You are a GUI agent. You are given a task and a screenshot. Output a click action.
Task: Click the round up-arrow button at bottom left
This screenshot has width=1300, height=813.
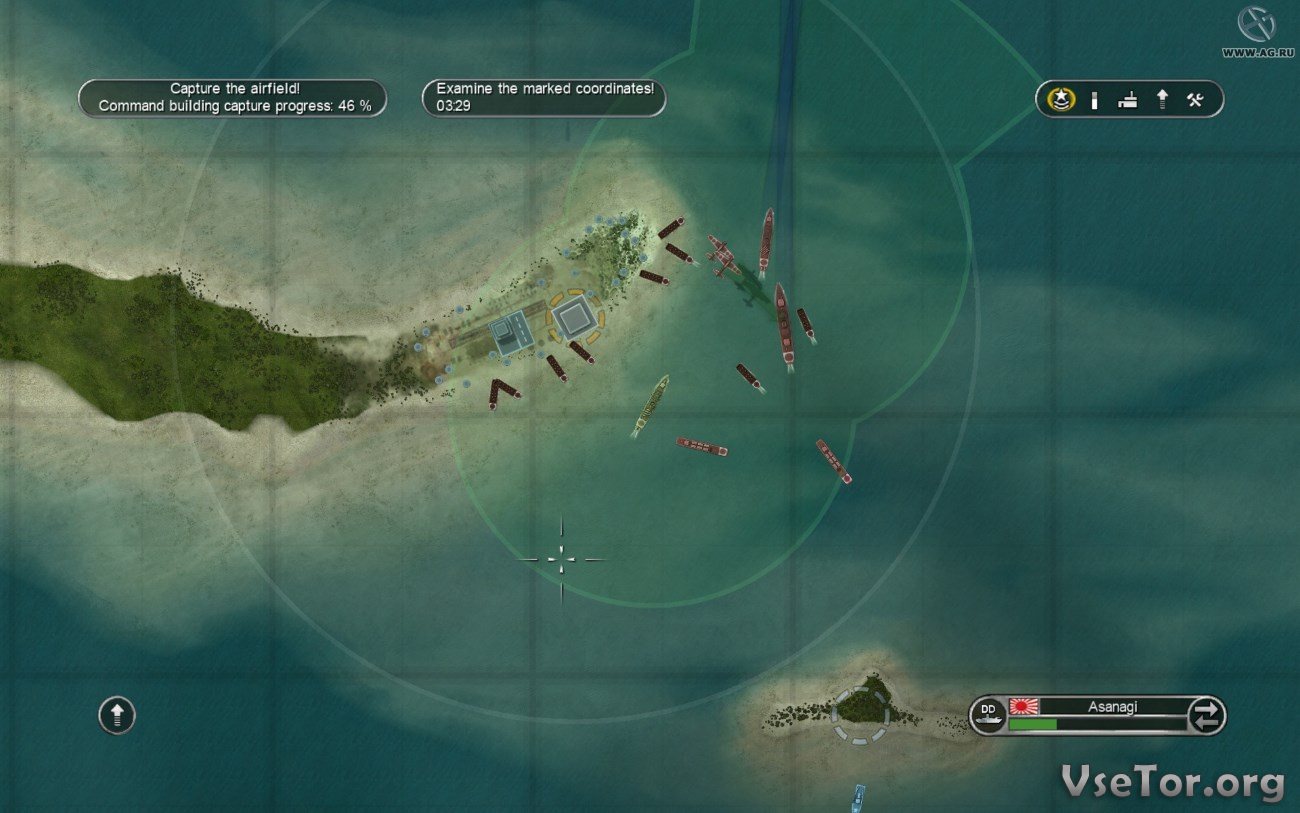click(117, 715)
